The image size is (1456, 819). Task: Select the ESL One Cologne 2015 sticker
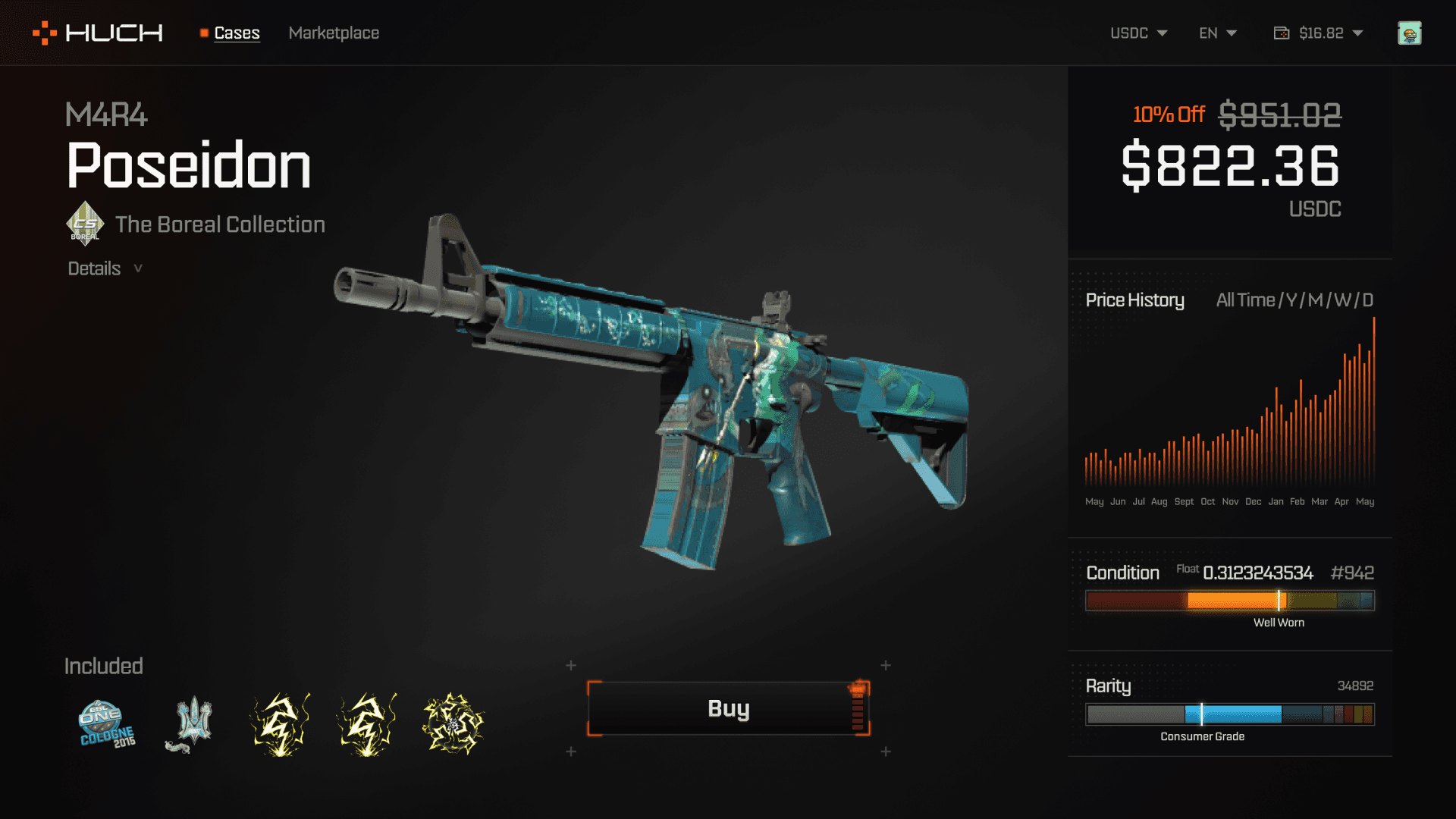pos(107,723)
